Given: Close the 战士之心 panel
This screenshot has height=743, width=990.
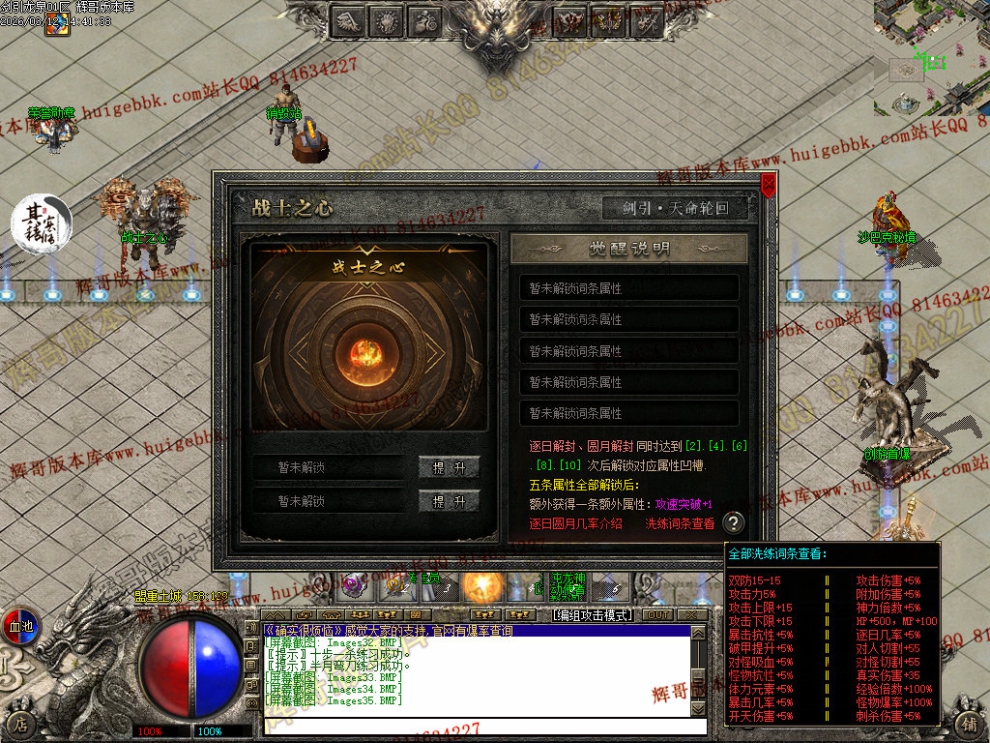Looking at the screenshot, I should pyautogui.click(x=768, y=185).
